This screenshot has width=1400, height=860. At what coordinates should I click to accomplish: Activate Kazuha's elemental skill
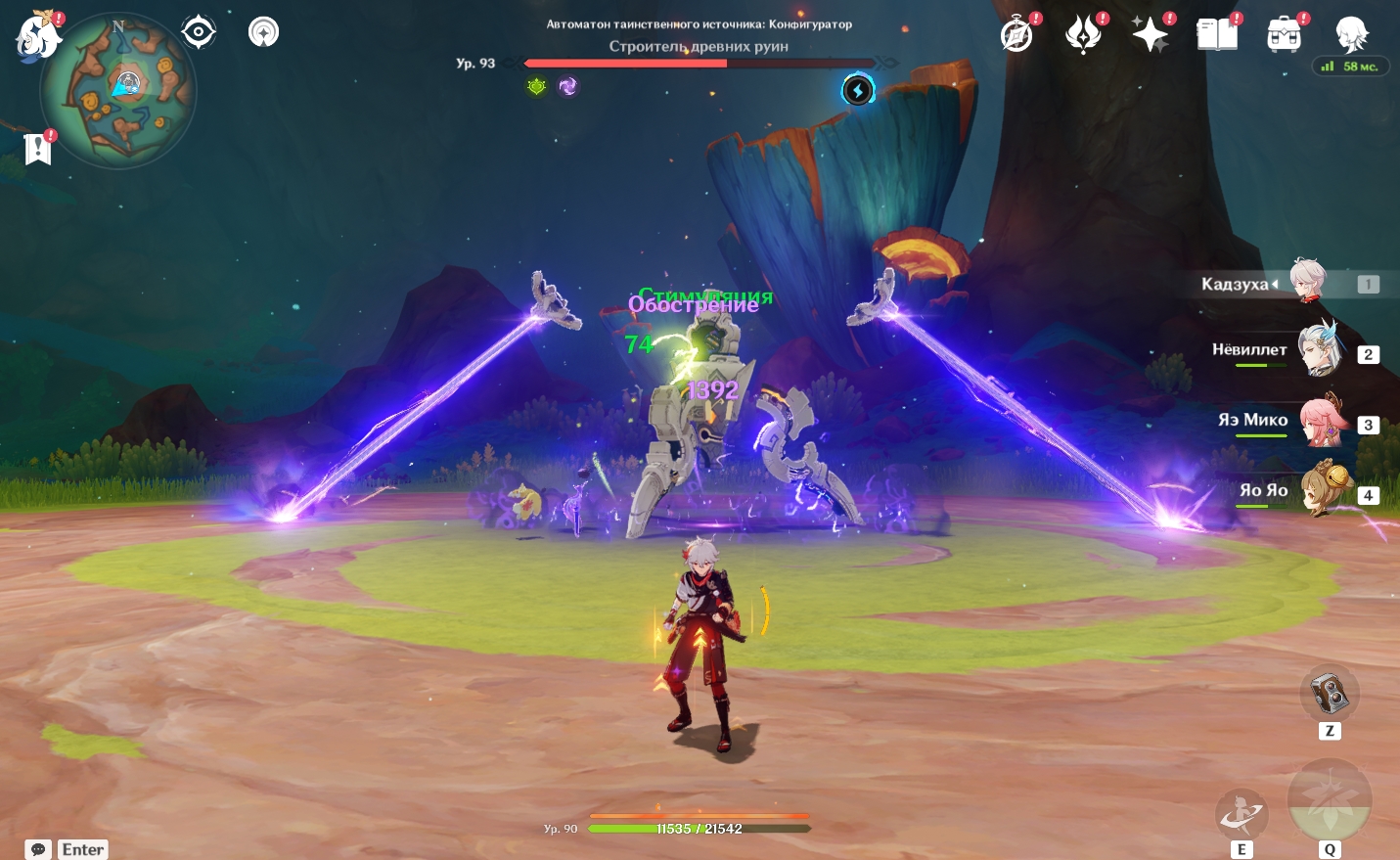tap(1242, 814)
